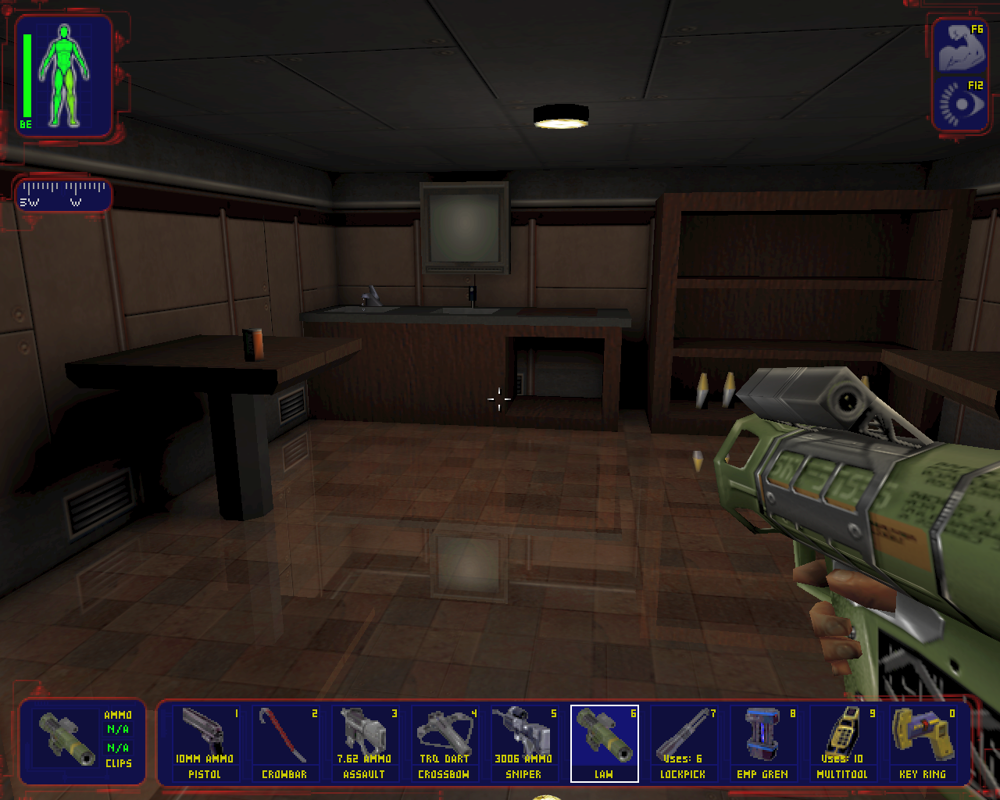Equip the EMP grenade slot
The image size is (1000, 800).
(x=762, y=743)
